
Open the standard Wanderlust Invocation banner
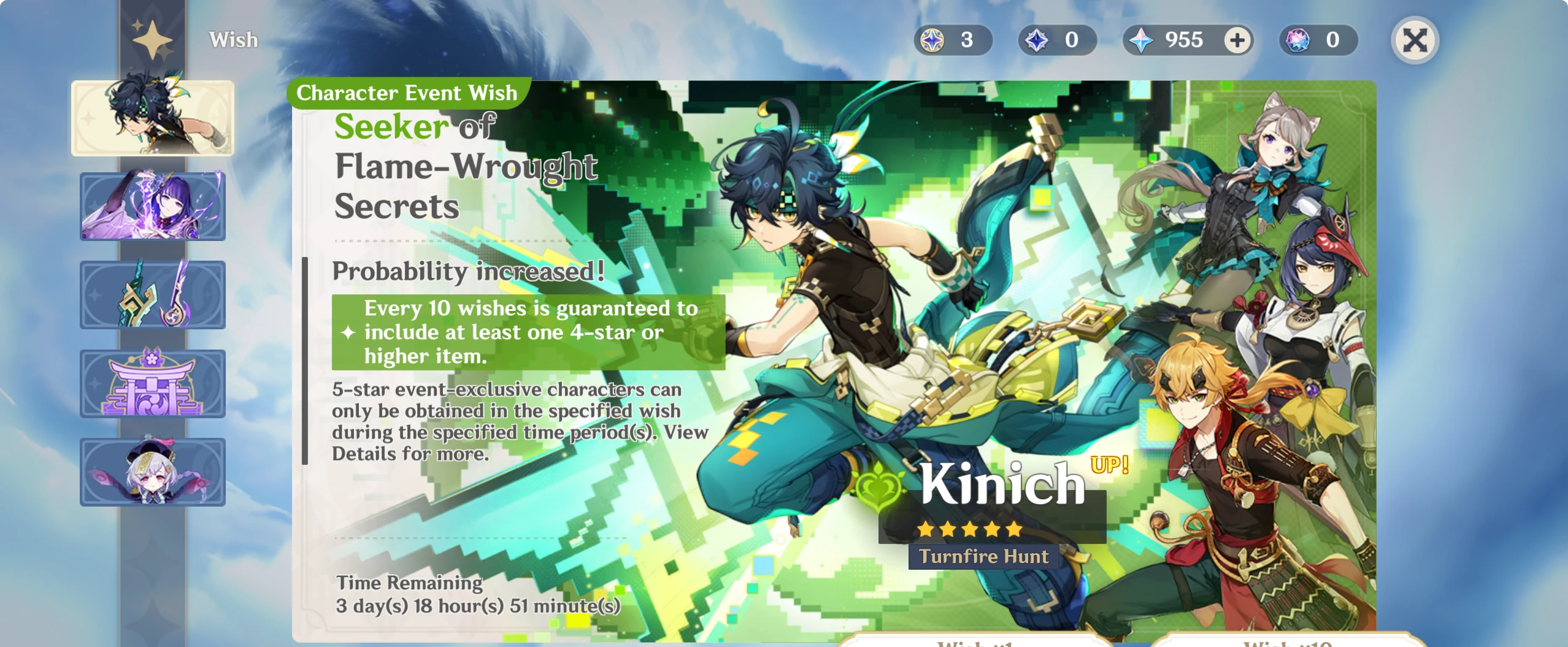pos(153,472)
